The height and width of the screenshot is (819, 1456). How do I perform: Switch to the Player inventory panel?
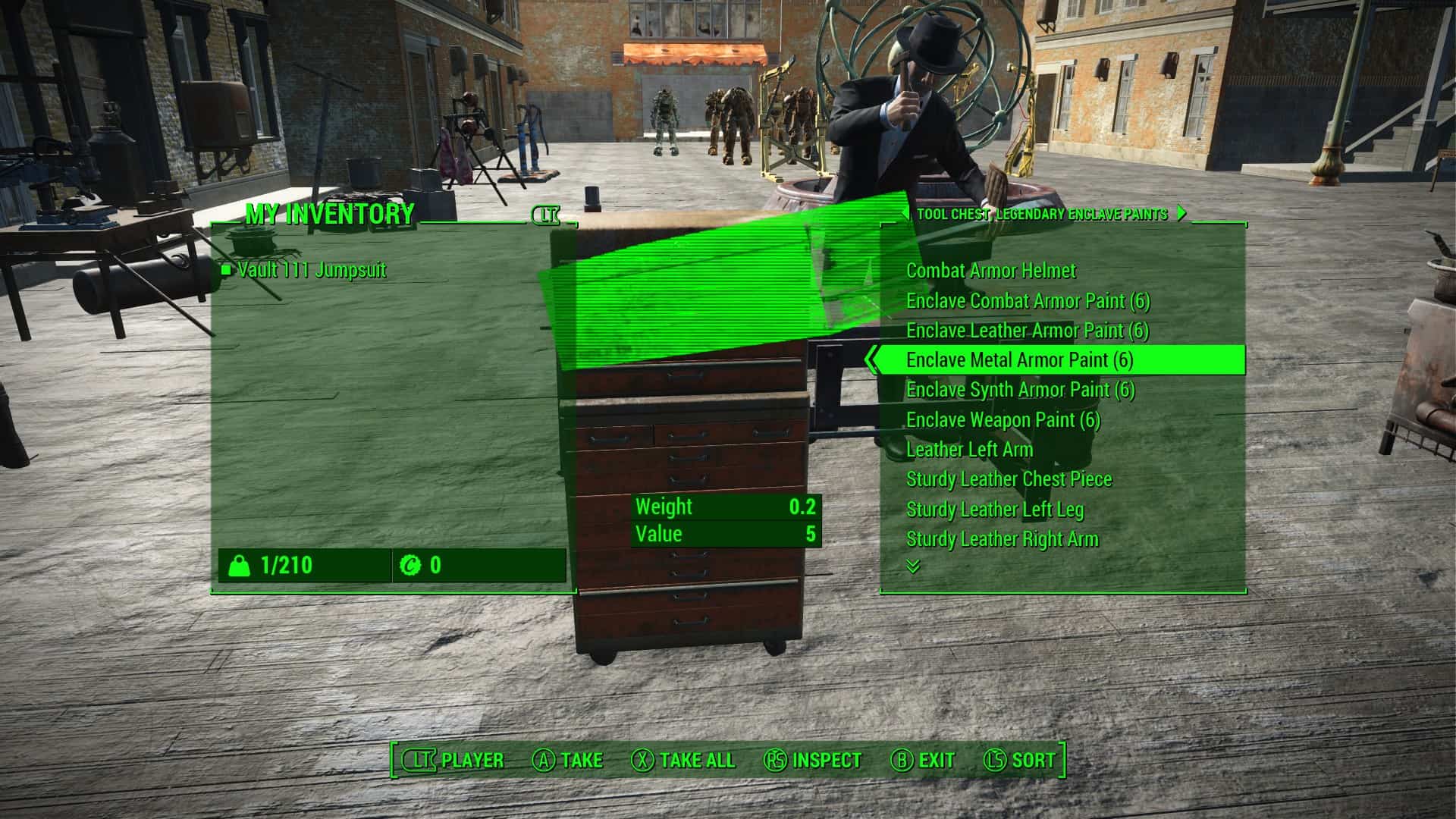click(453, 760)
